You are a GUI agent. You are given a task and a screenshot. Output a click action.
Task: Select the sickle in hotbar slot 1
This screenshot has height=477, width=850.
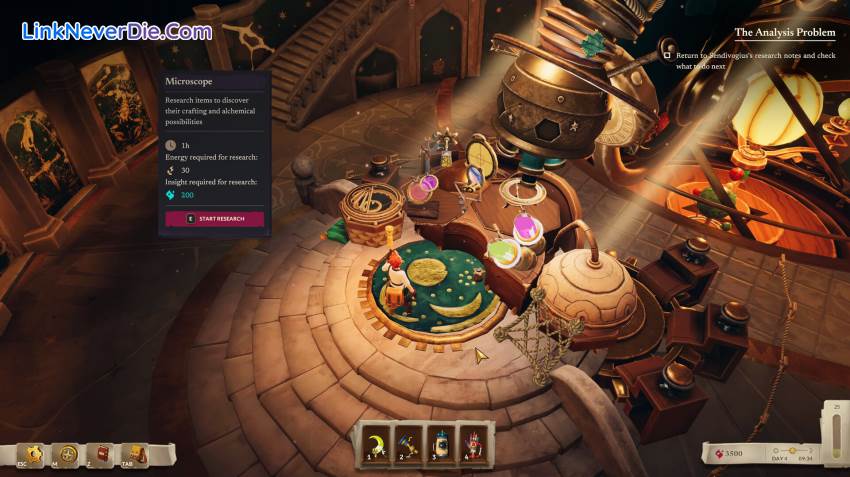point(375,441)
